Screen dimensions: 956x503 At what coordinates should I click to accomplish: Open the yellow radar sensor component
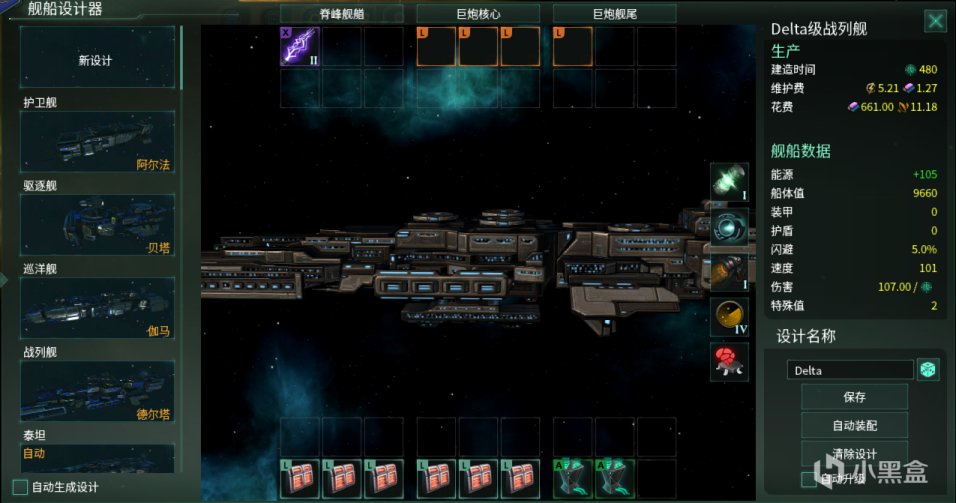click(730, 317)
